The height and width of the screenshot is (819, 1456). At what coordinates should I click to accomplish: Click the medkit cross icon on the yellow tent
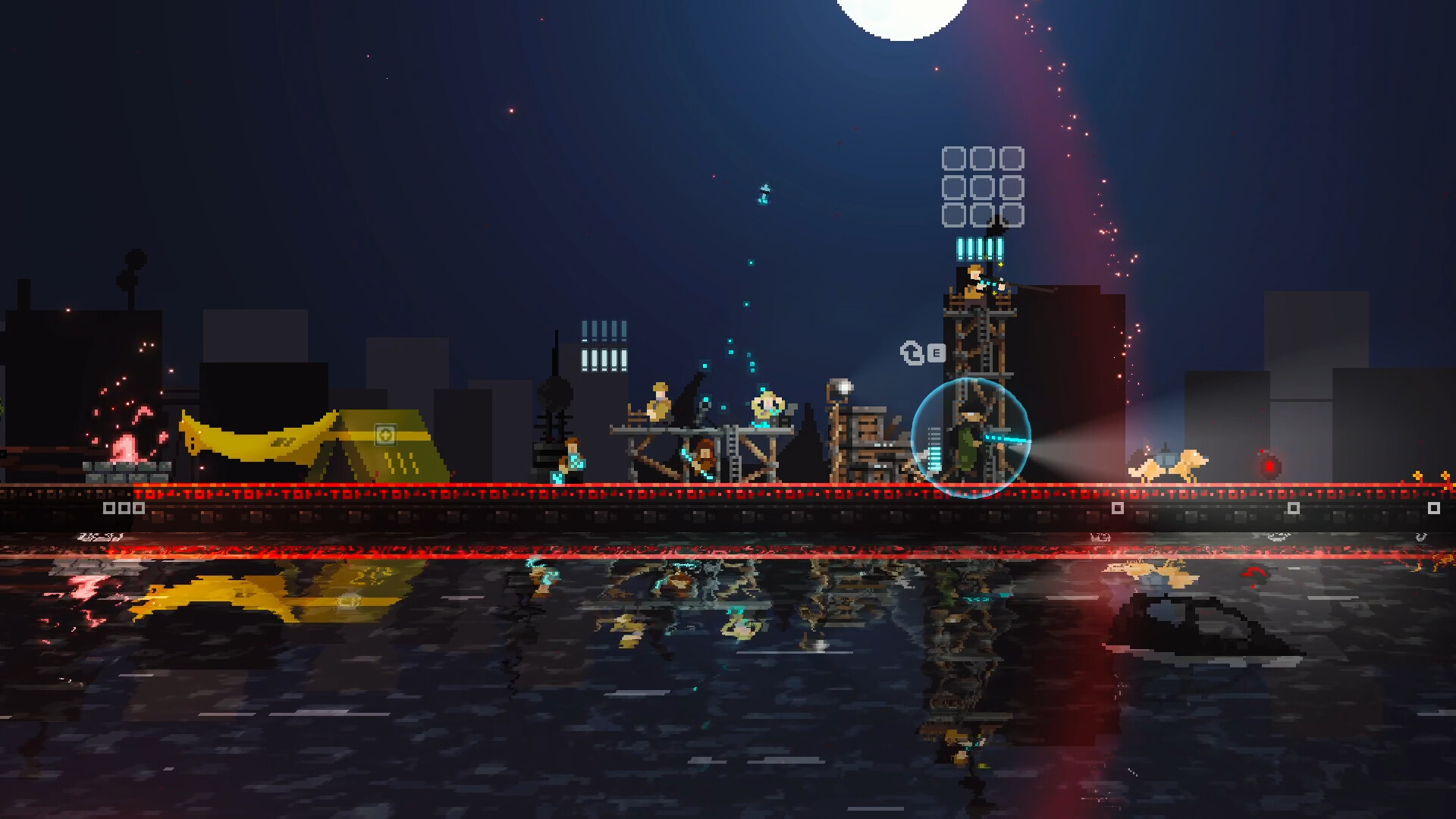(385, 435)
